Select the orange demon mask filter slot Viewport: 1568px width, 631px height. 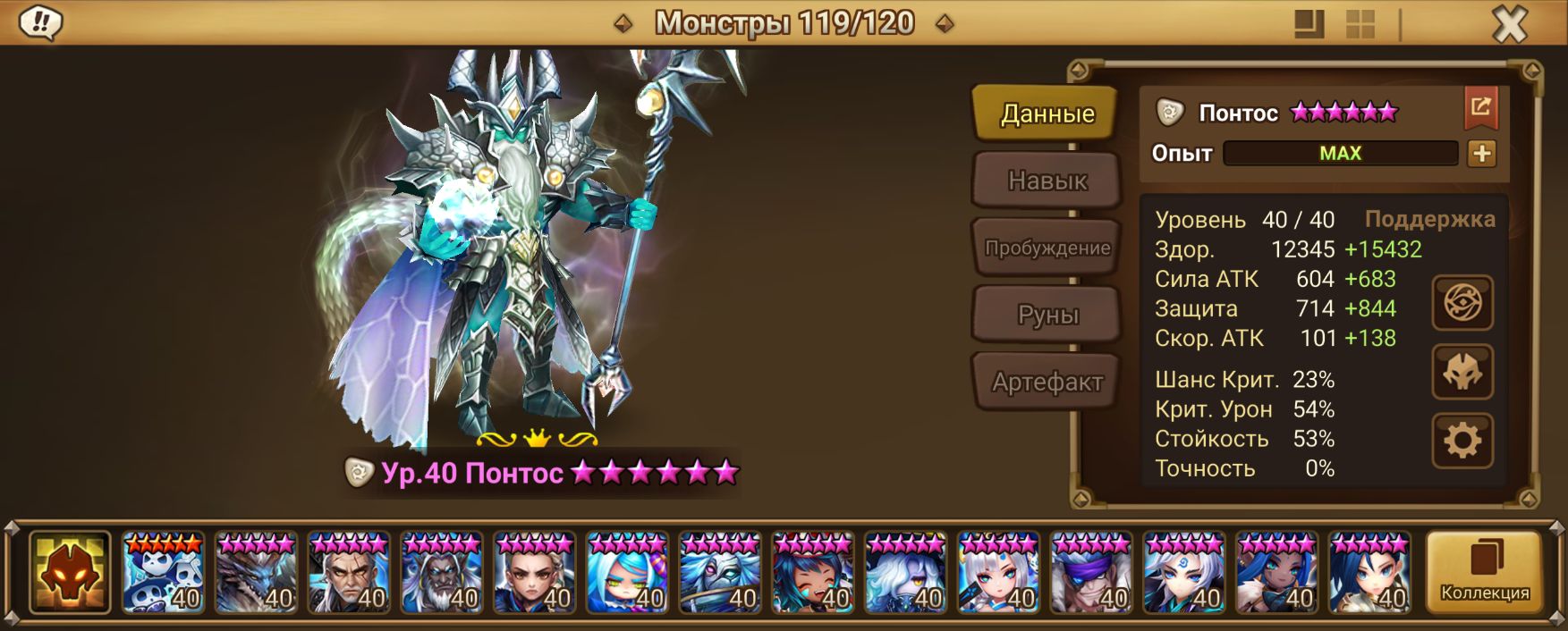[x=70, y=572]
